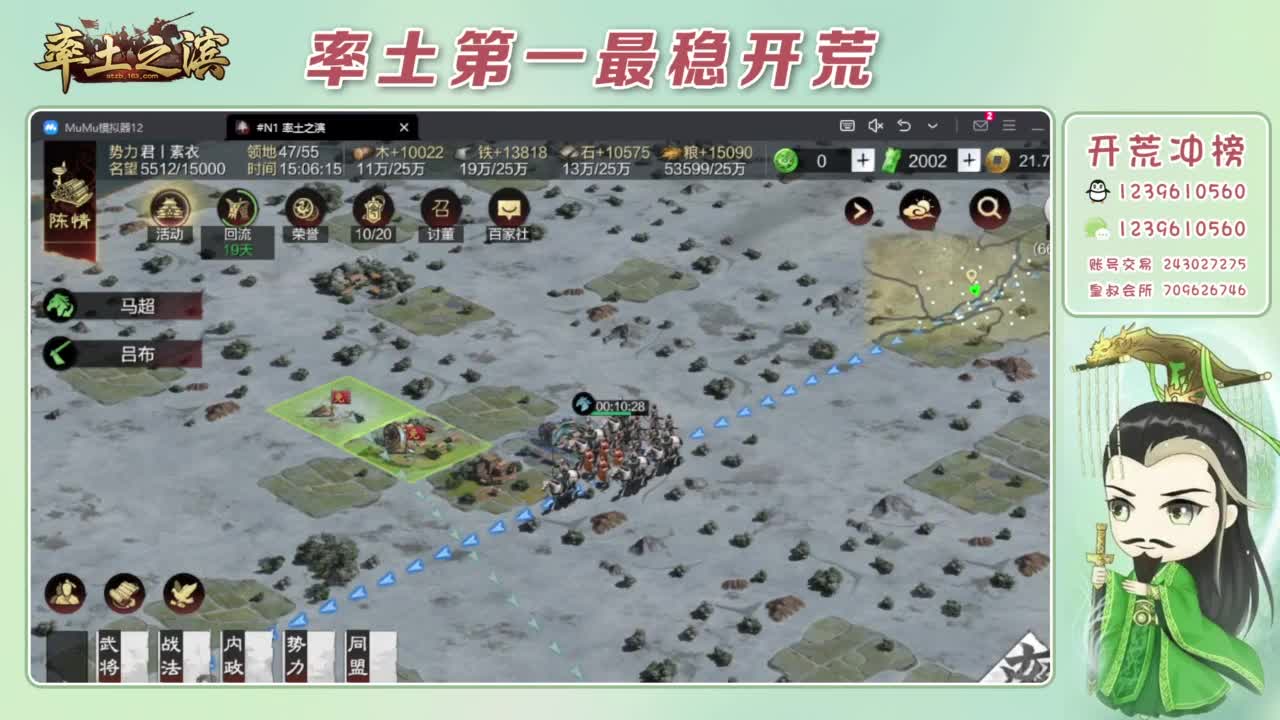This screenshot has width=1280, height=720.
Task: Toggle keyboard mapping in MuMu toolbar
Action: point(850,125)
